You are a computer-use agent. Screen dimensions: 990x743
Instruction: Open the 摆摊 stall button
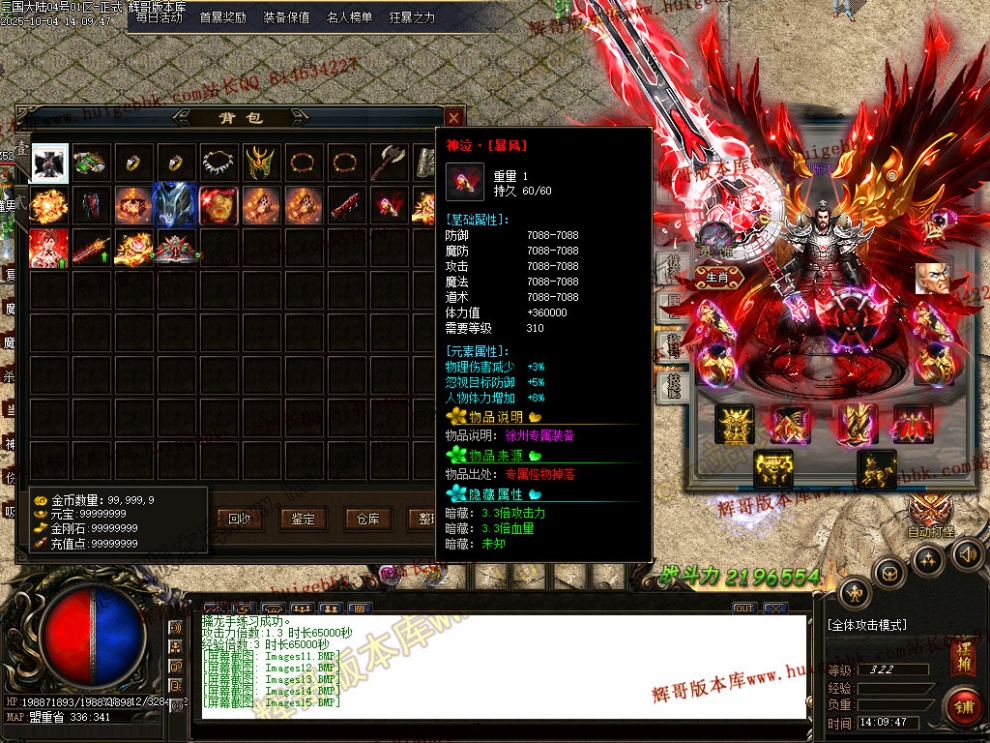coord(964,654)
